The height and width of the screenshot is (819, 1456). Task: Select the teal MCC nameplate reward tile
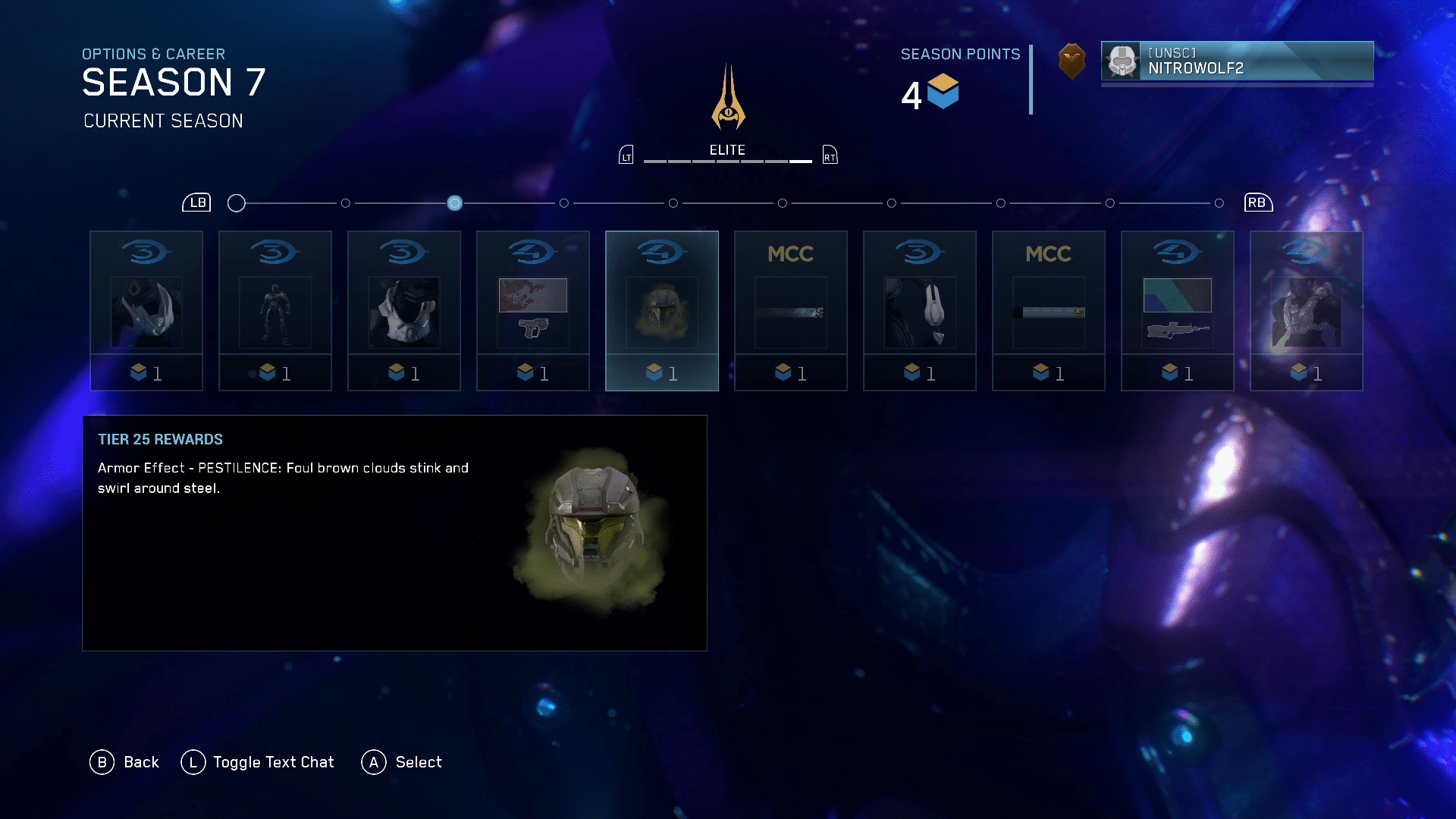click(1049, 311)
